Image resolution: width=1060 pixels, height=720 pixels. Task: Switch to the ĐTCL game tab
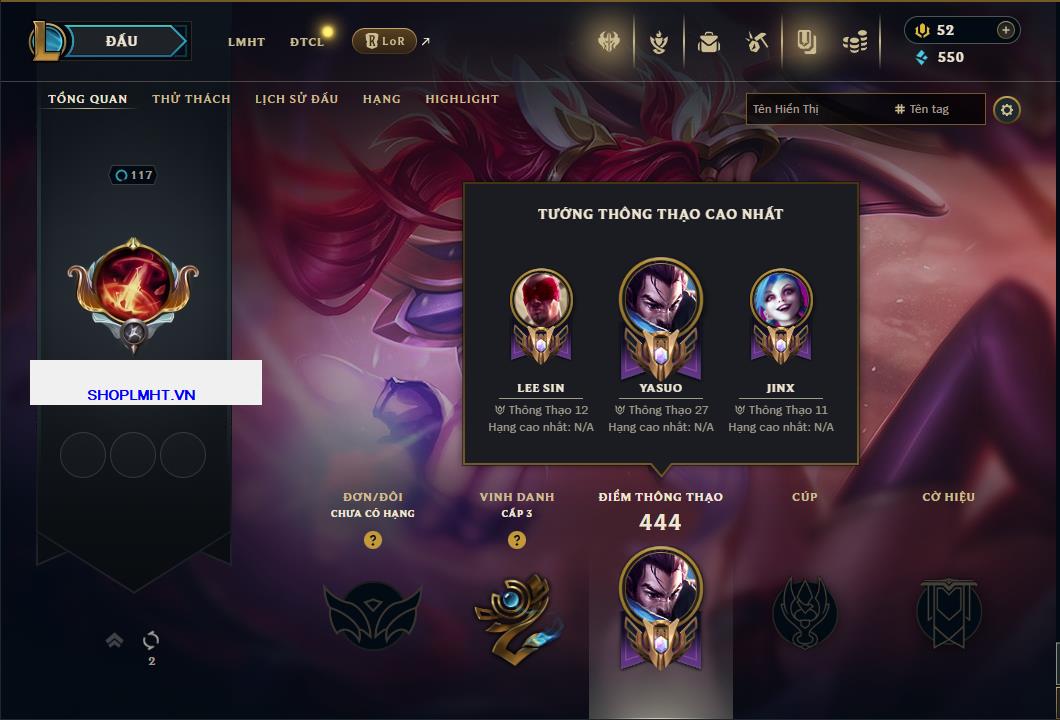[306, 42]
